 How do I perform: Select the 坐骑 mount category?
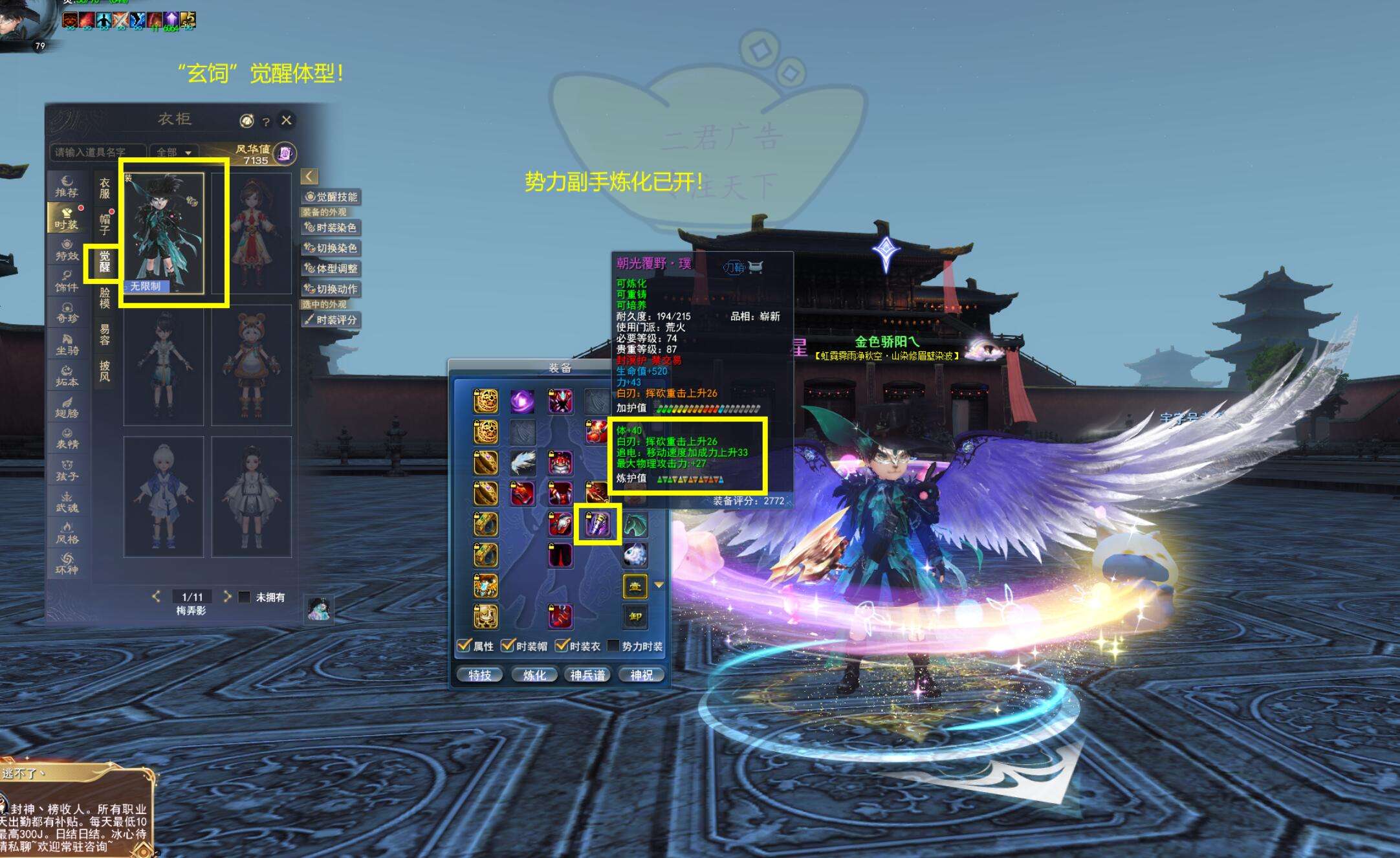(67, 344)
